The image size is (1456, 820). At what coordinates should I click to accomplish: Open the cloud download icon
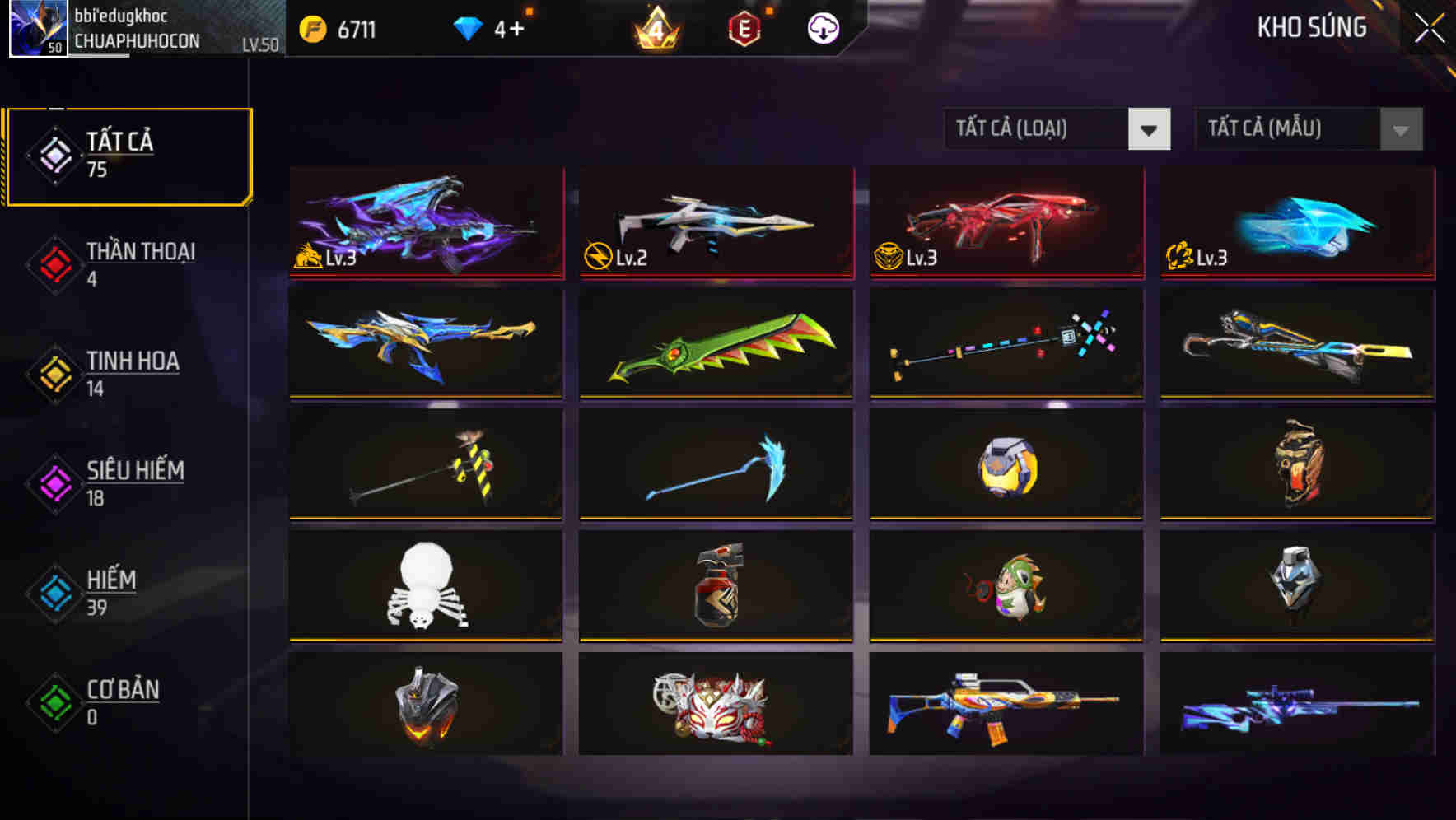(822, 27)
